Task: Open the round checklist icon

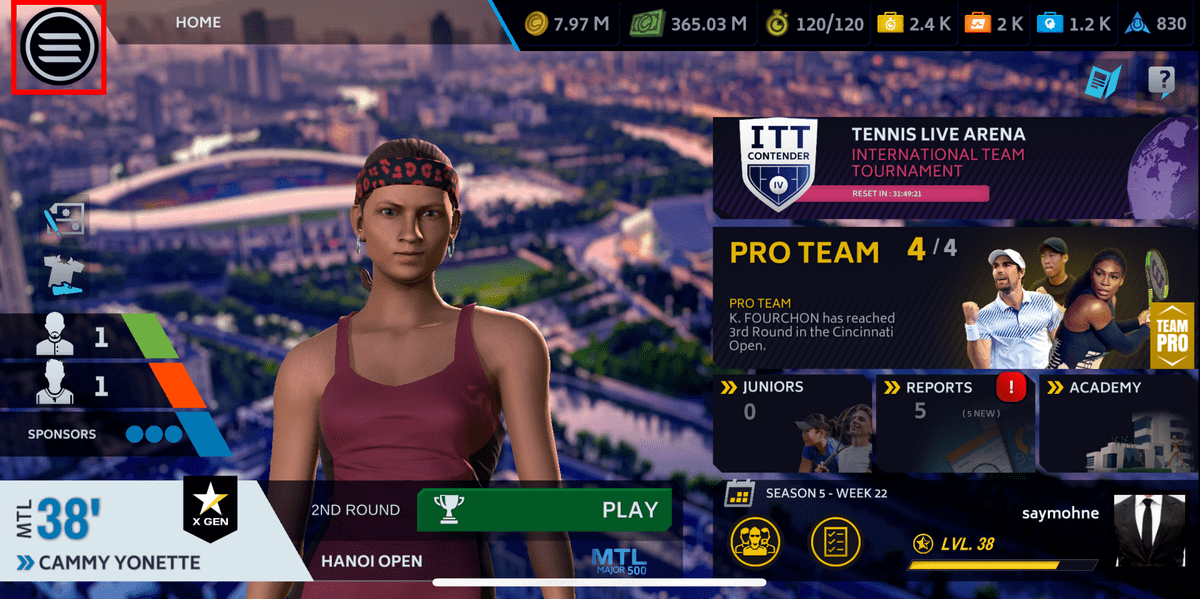Action: [x=834, y=542]
